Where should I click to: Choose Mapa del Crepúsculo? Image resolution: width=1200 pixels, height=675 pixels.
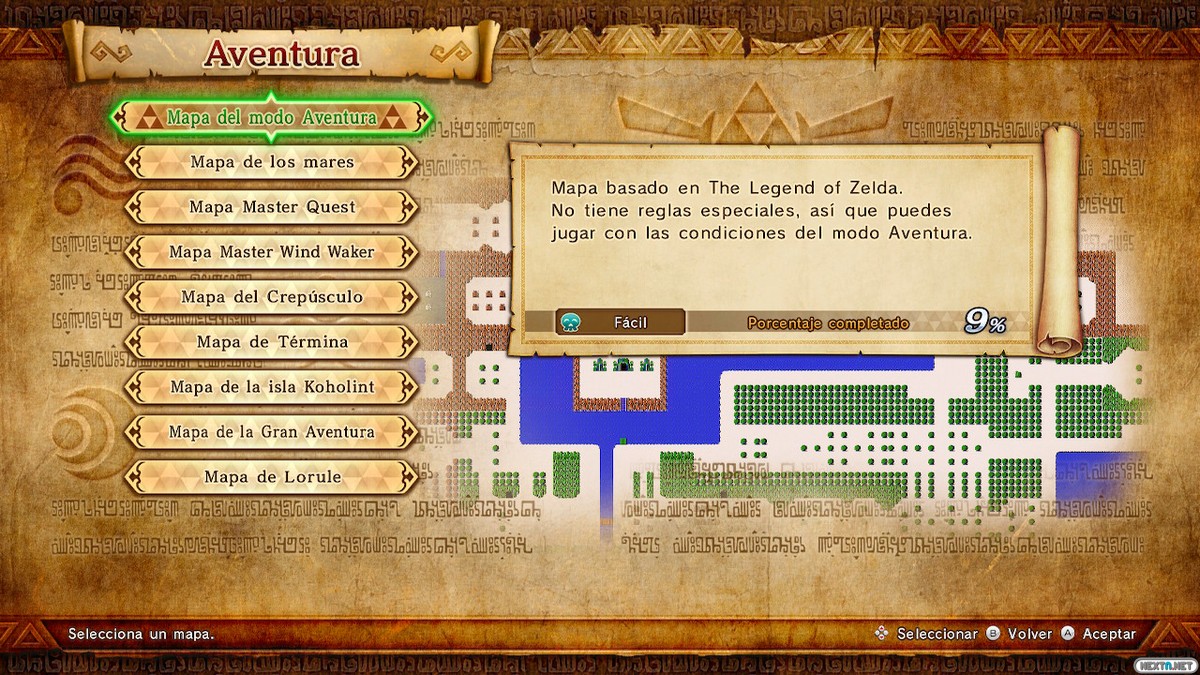(x=272, y=297)
